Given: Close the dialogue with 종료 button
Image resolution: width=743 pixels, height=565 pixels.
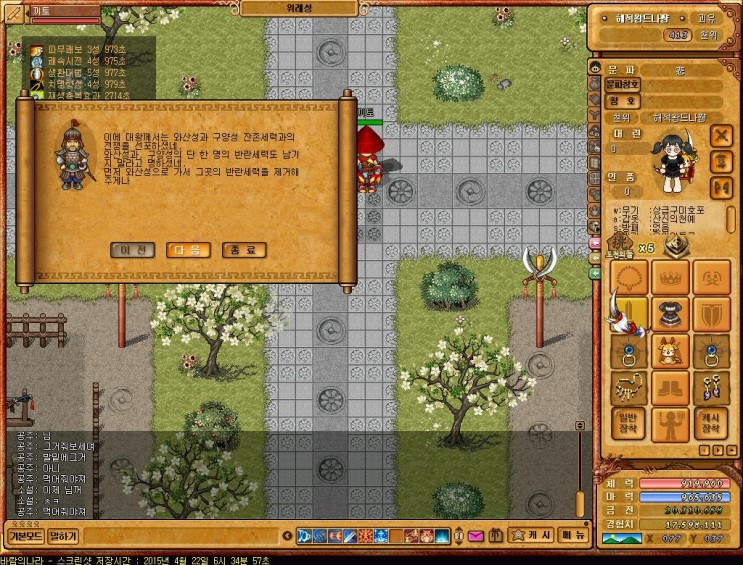Looking at the screenshot, I should coord(244,250).
